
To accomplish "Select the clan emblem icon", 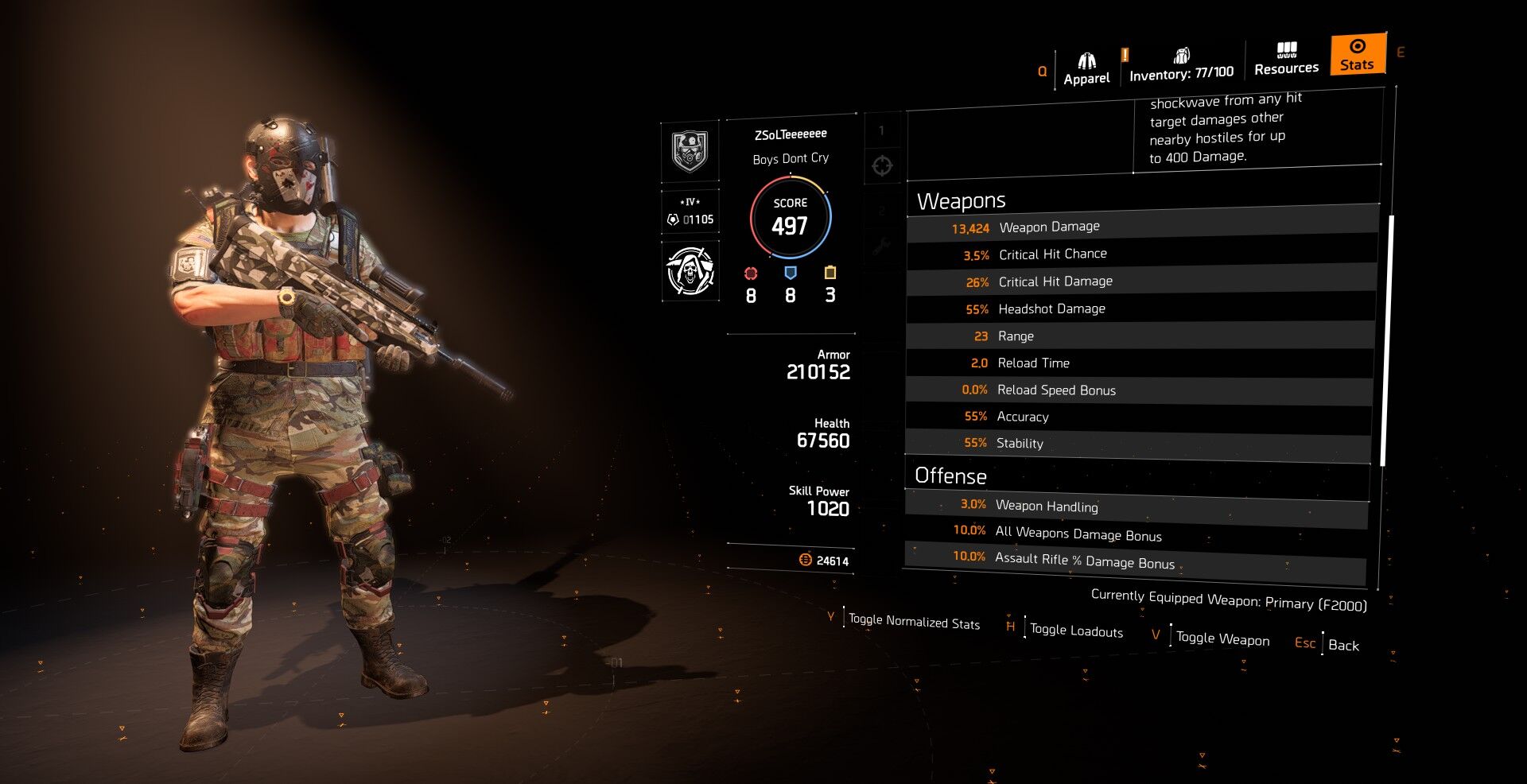I will (x=690, y=151).
